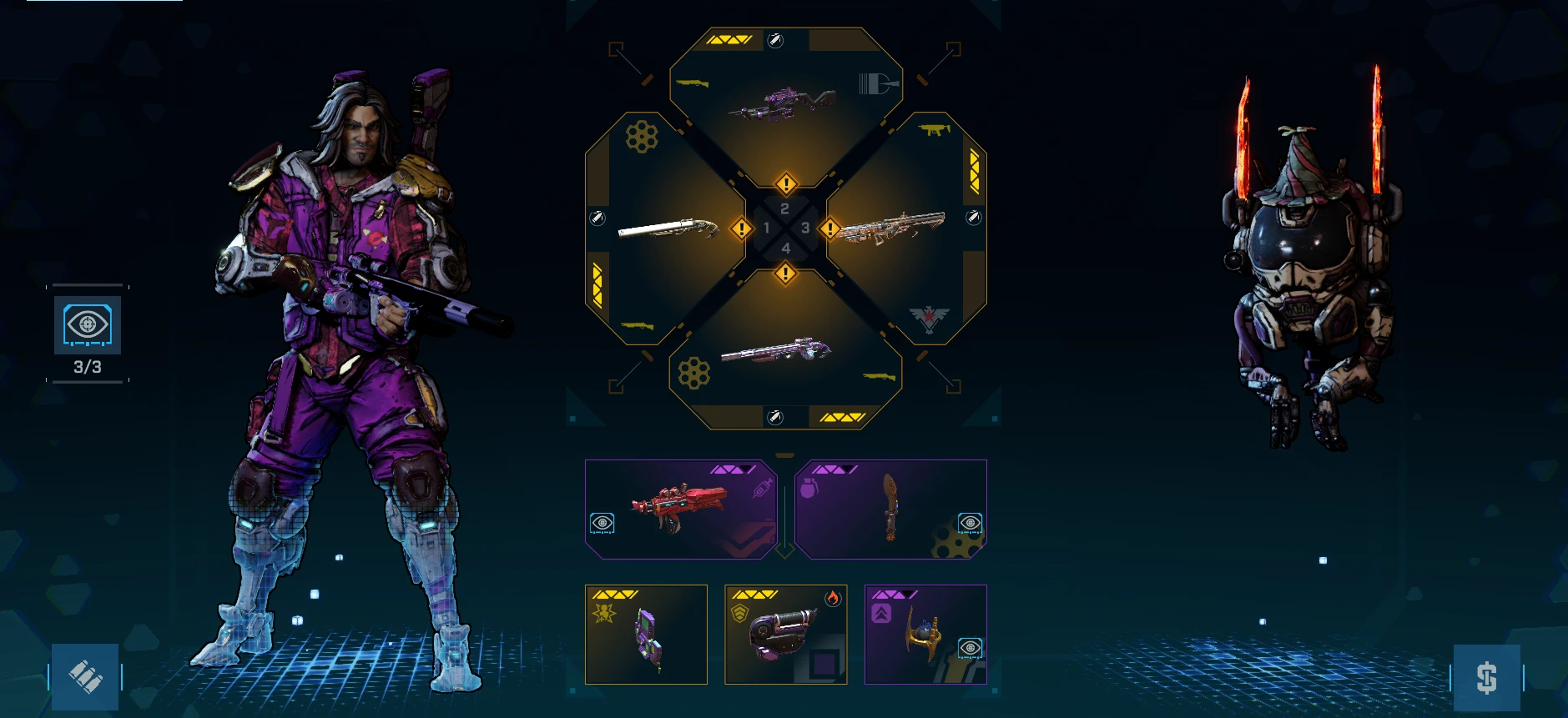Screen dimensions: 1568x718
Task: Select the purple sniper rifle in slot 2
Action: (784, 104)
